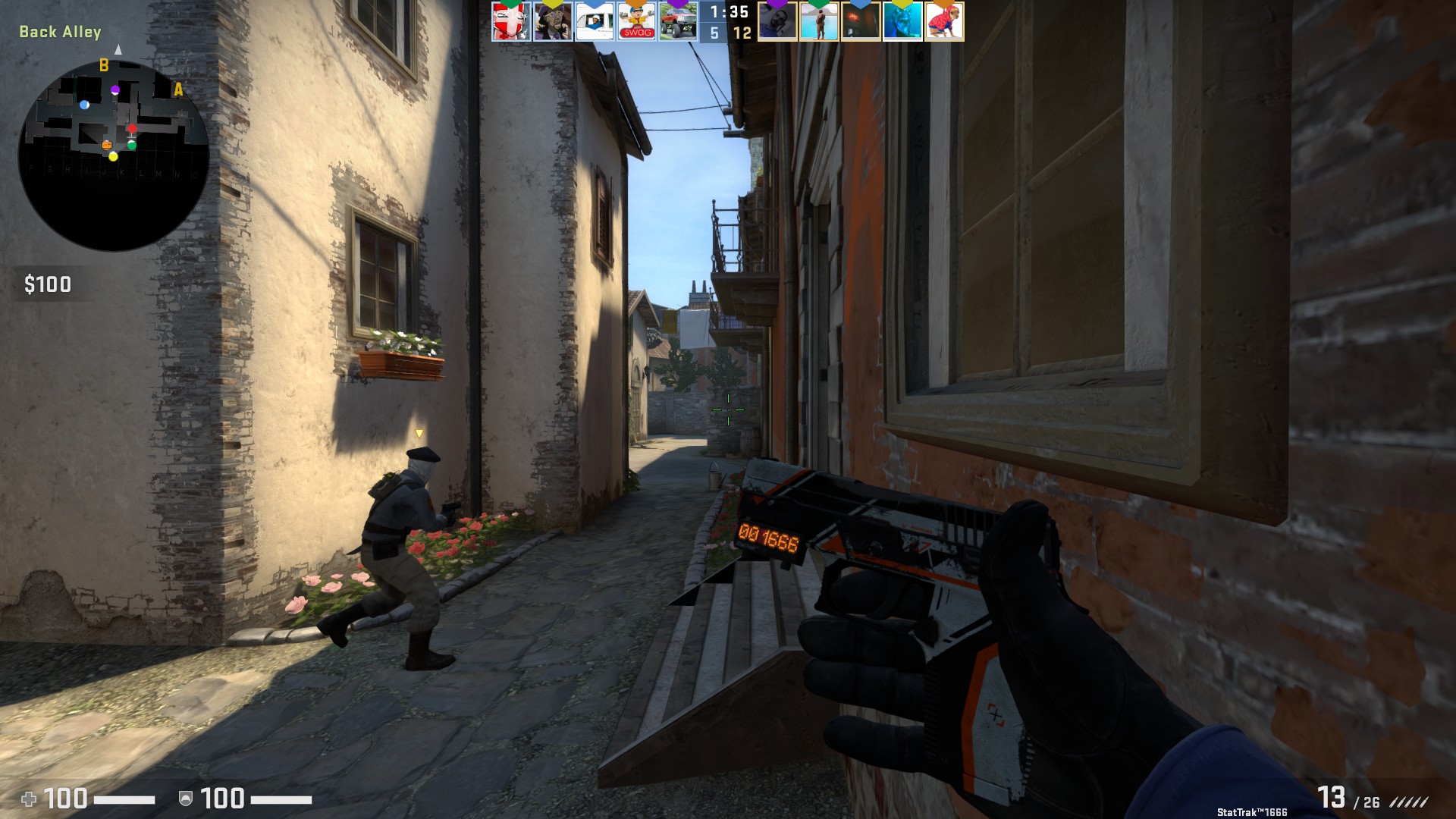Select the dog in Spider-Man hoodie avatar
The height and width of the screenshot is (819, 1456).
coord(945,22)
